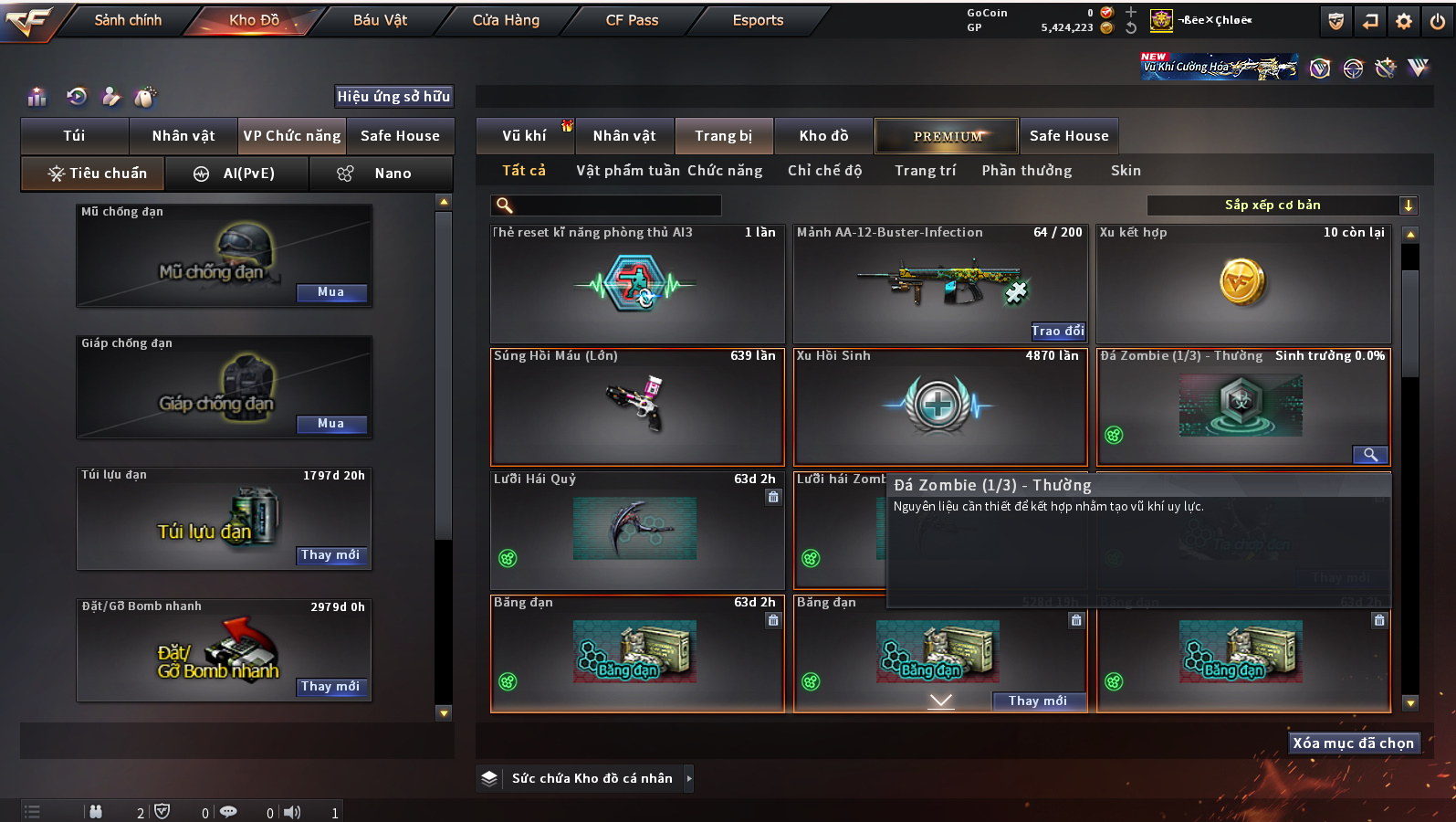Select the Xu Hồi Sinh item
1456x822 pixels.
tap(939, 406)
